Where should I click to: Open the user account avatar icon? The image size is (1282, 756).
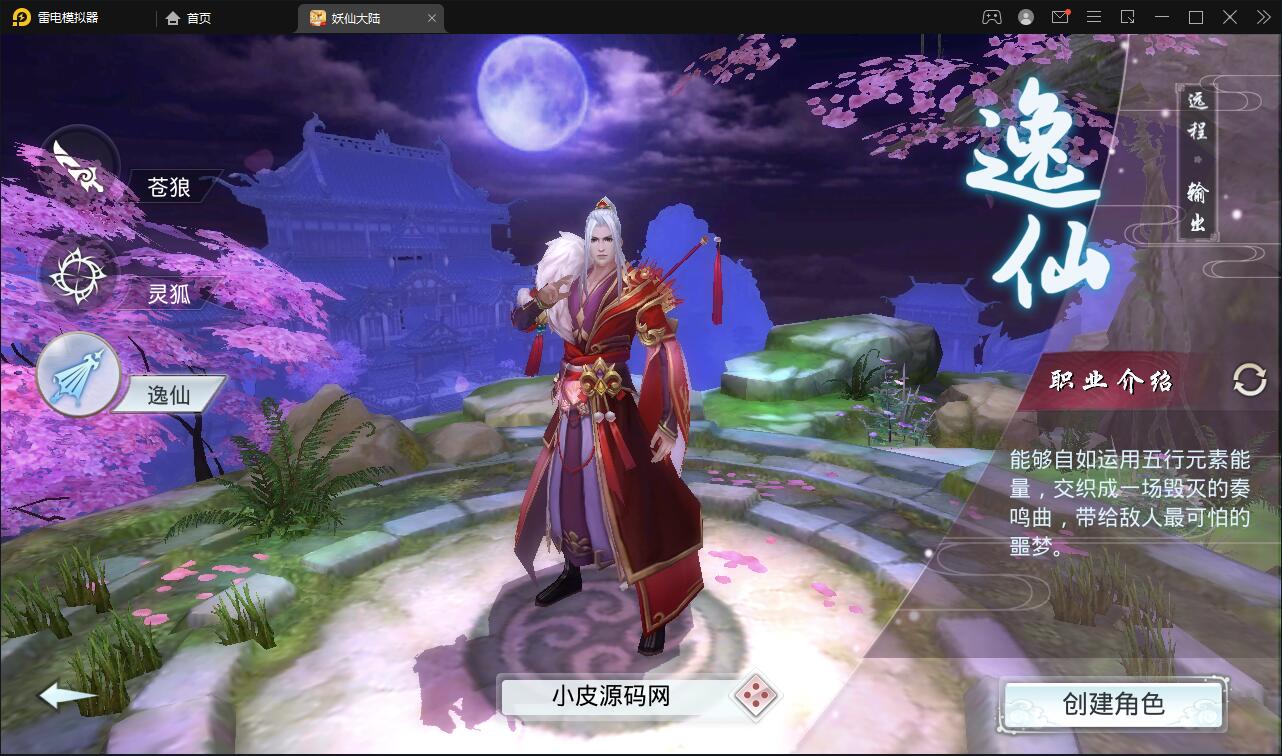[x=1024, y=17]
